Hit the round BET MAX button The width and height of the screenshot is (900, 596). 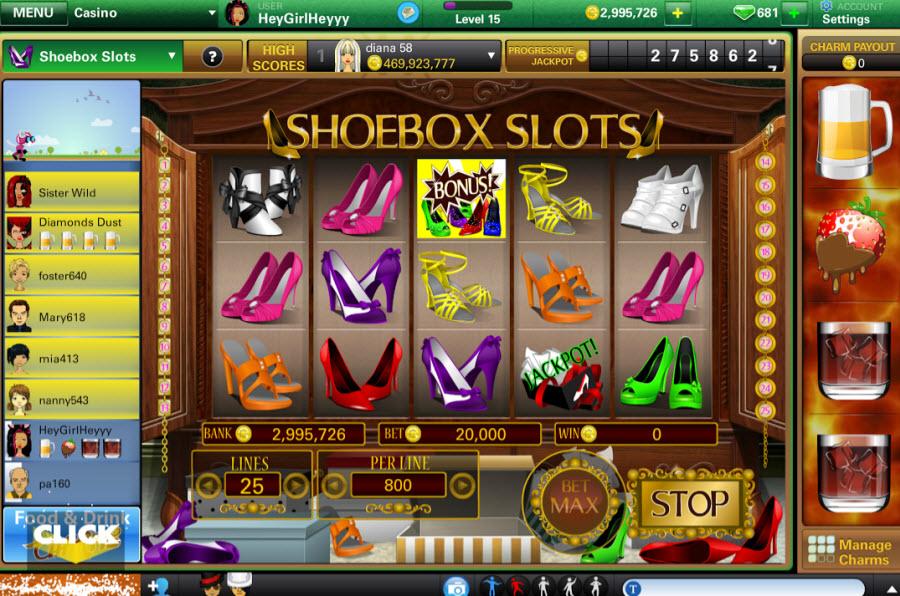572,496
